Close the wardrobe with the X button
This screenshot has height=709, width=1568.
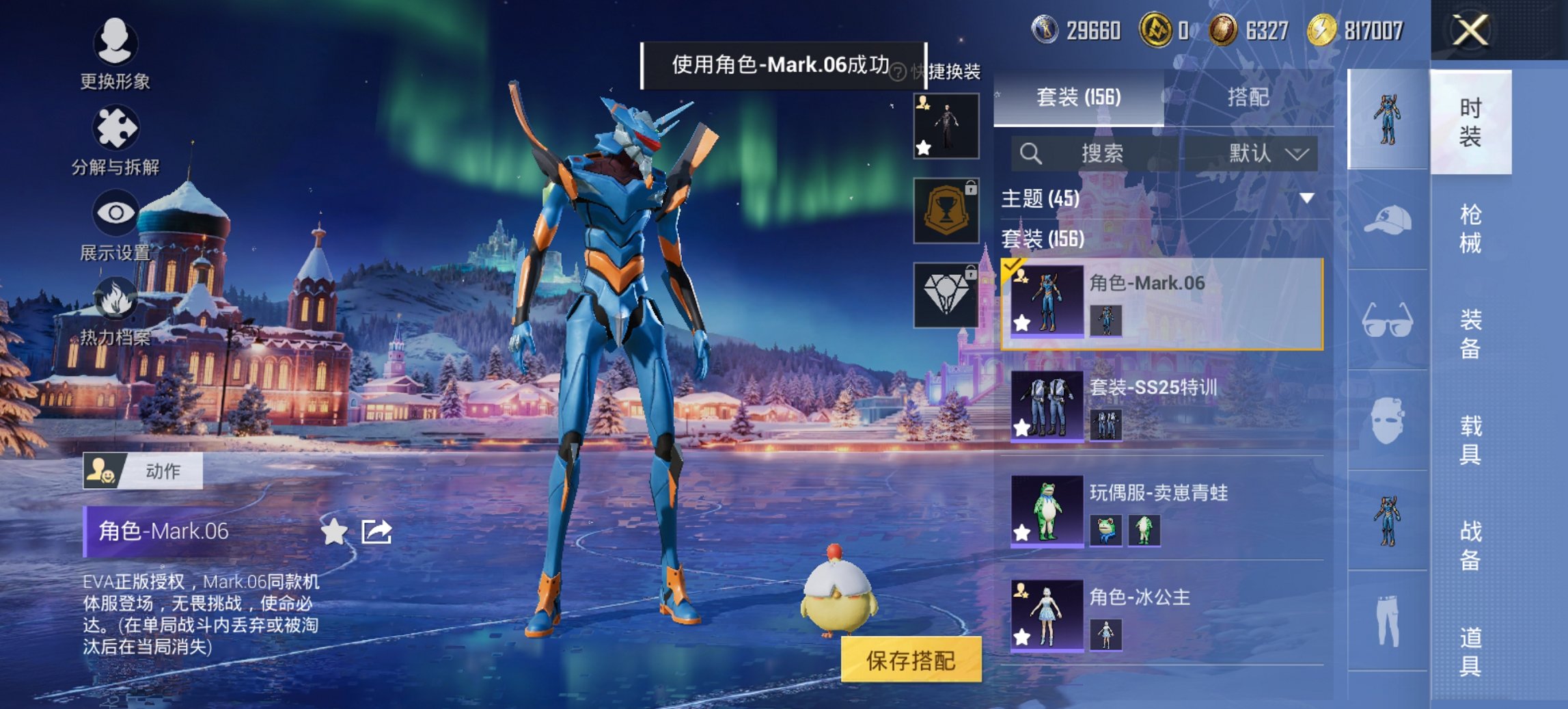(1470, 31)
